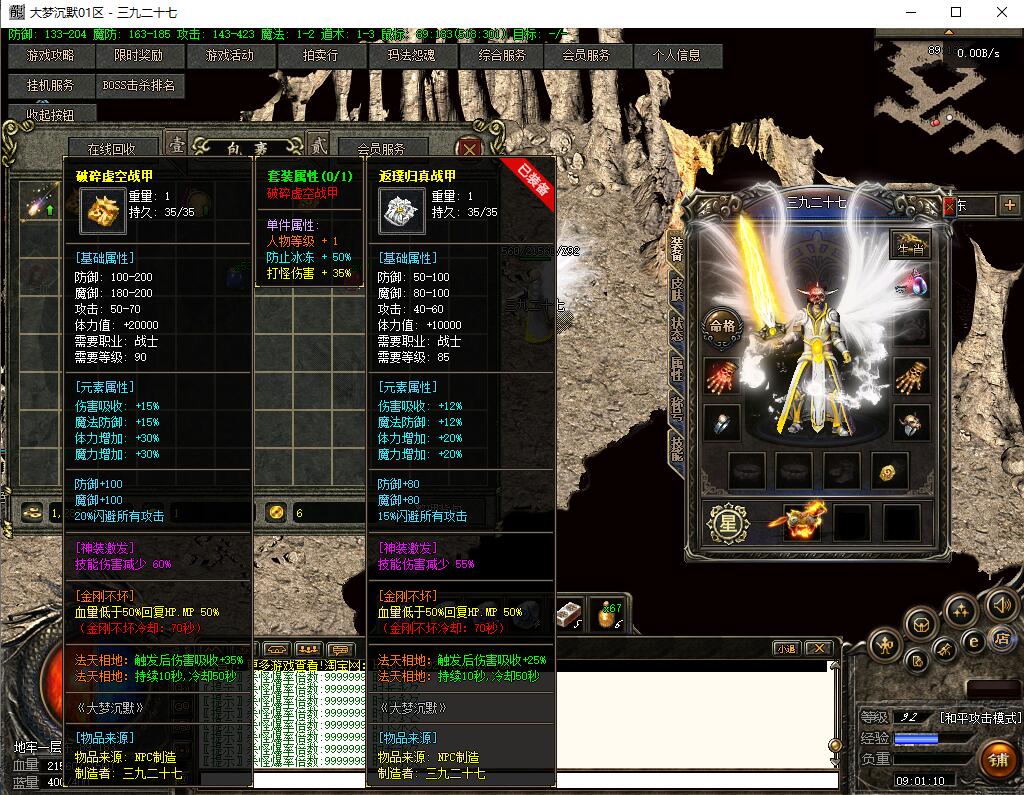Open the 店 shop round button
This screenshot has height=795, width=1024.
coord(1000,639)
